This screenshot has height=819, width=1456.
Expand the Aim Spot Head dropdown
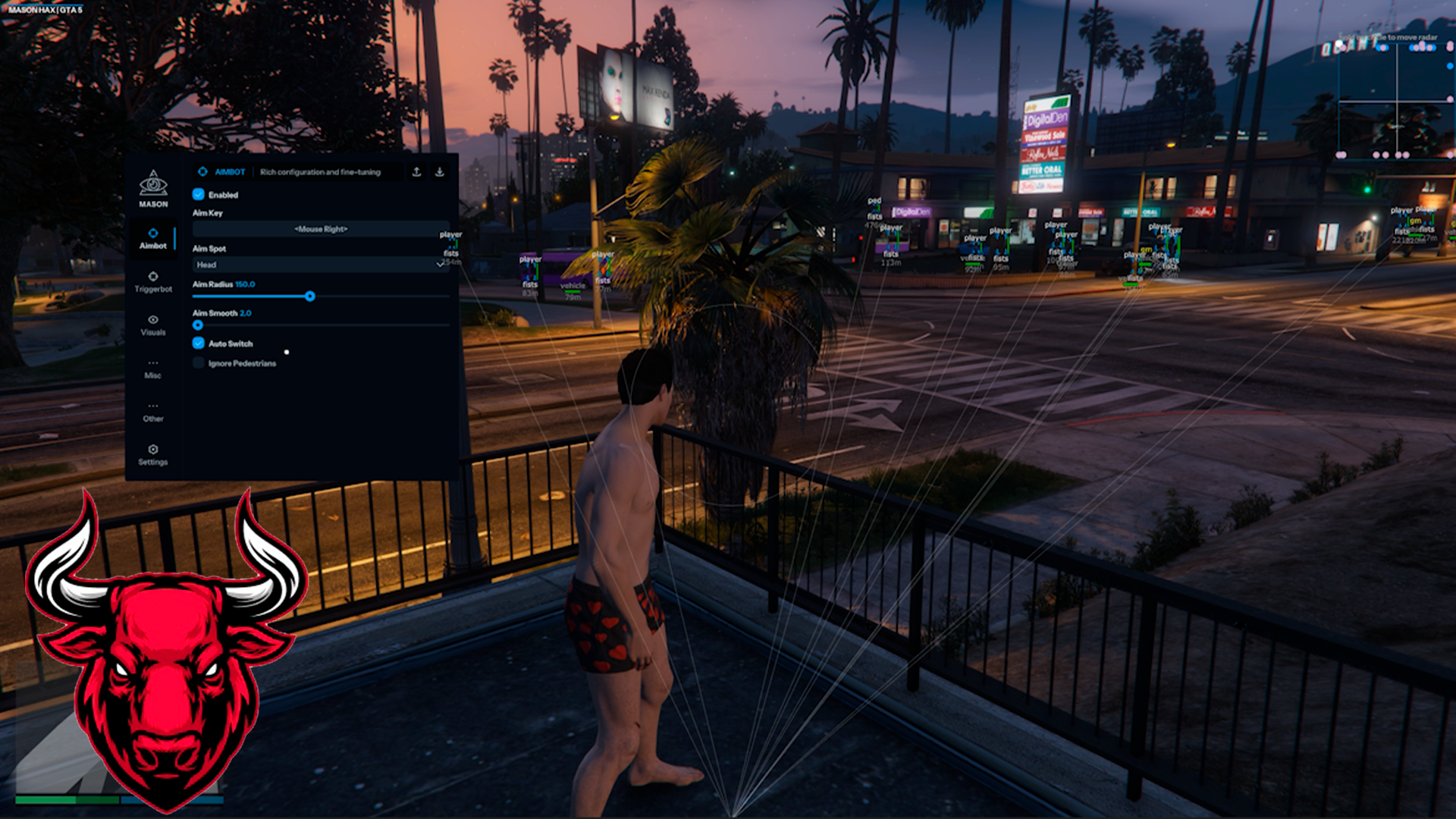pyautogui.click(x=321, y=265)
